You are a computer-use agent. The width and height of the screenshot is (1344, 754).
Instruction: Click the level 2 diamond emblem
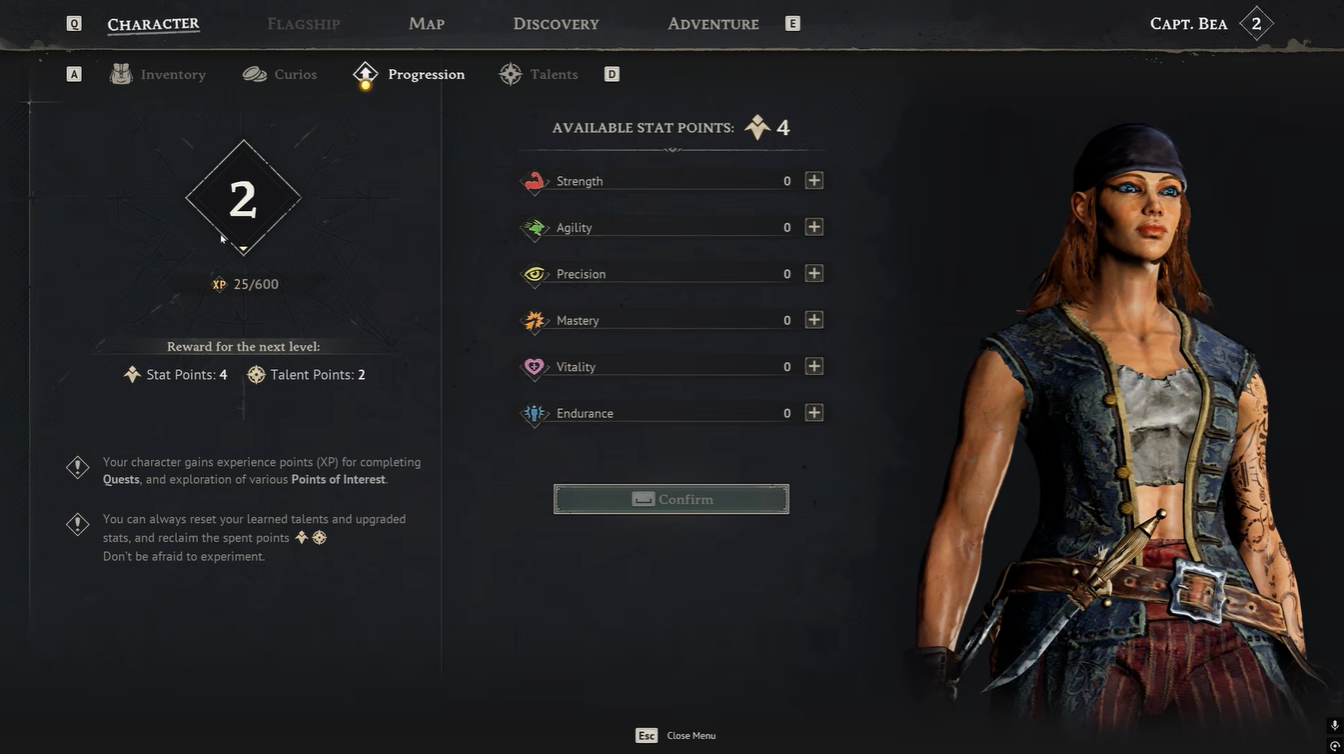[x=243, y=199]
